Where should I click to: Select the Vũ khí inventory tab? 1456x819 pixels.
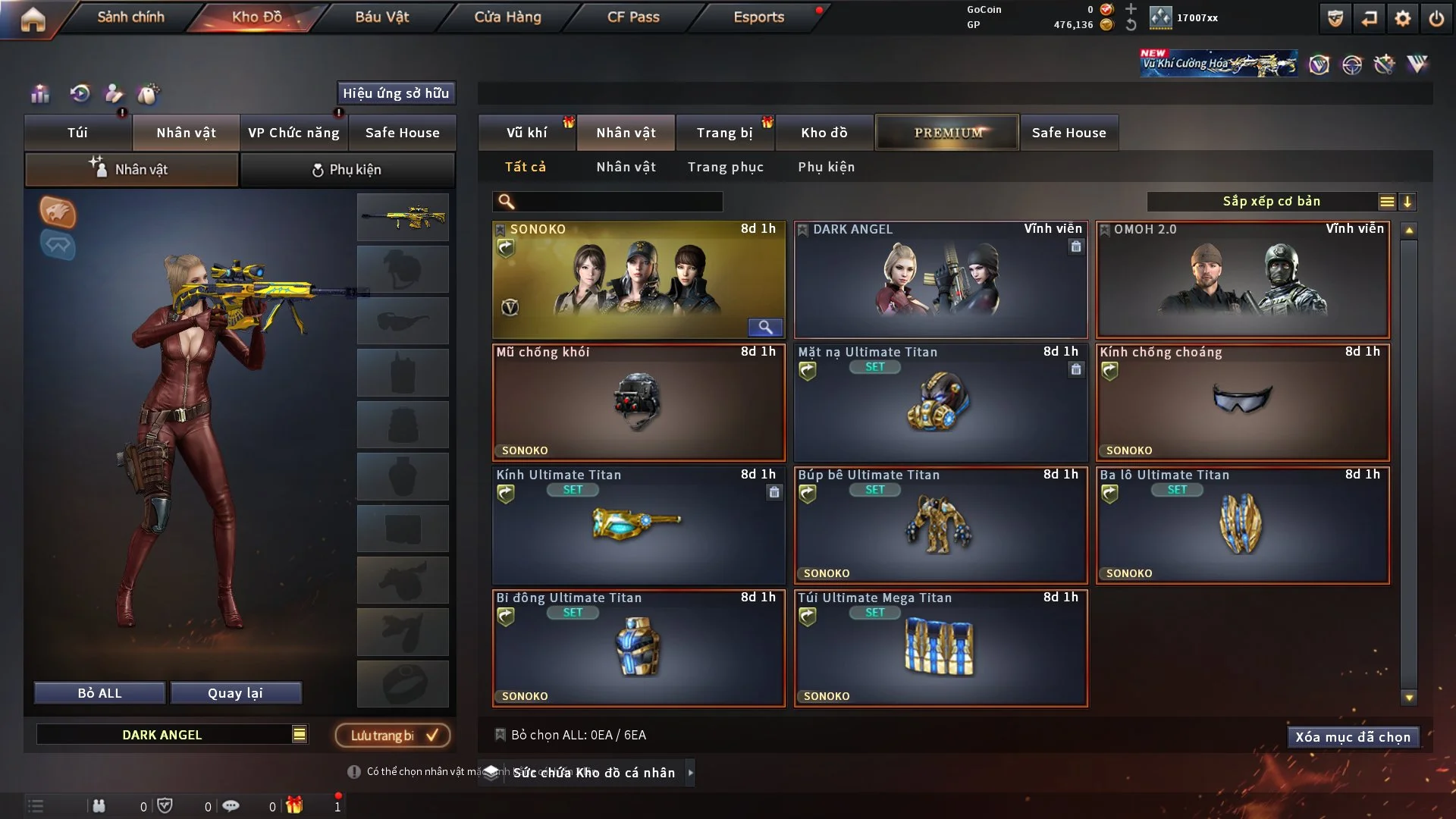tap(526, 133)
